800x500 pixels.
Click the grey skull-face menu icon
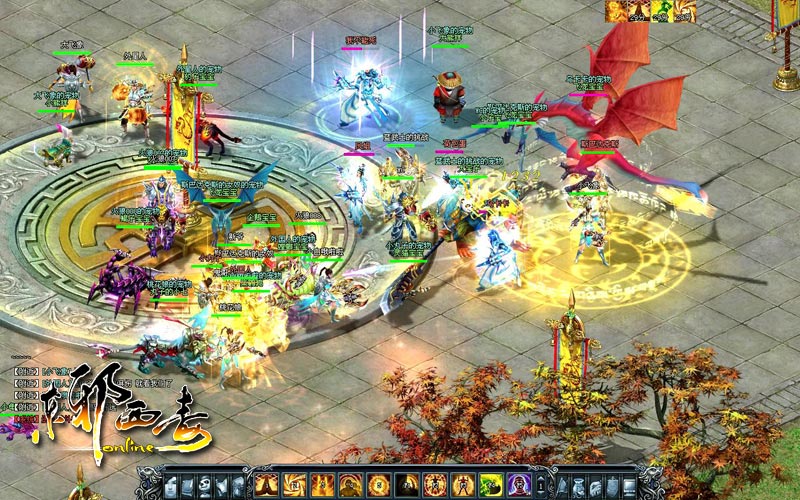point(204,484)
